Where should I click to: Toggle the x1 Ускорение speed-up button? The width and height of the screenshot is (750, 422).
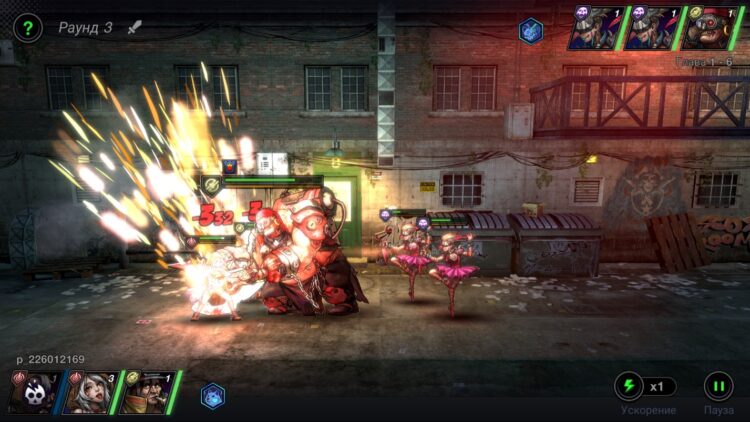646,386
